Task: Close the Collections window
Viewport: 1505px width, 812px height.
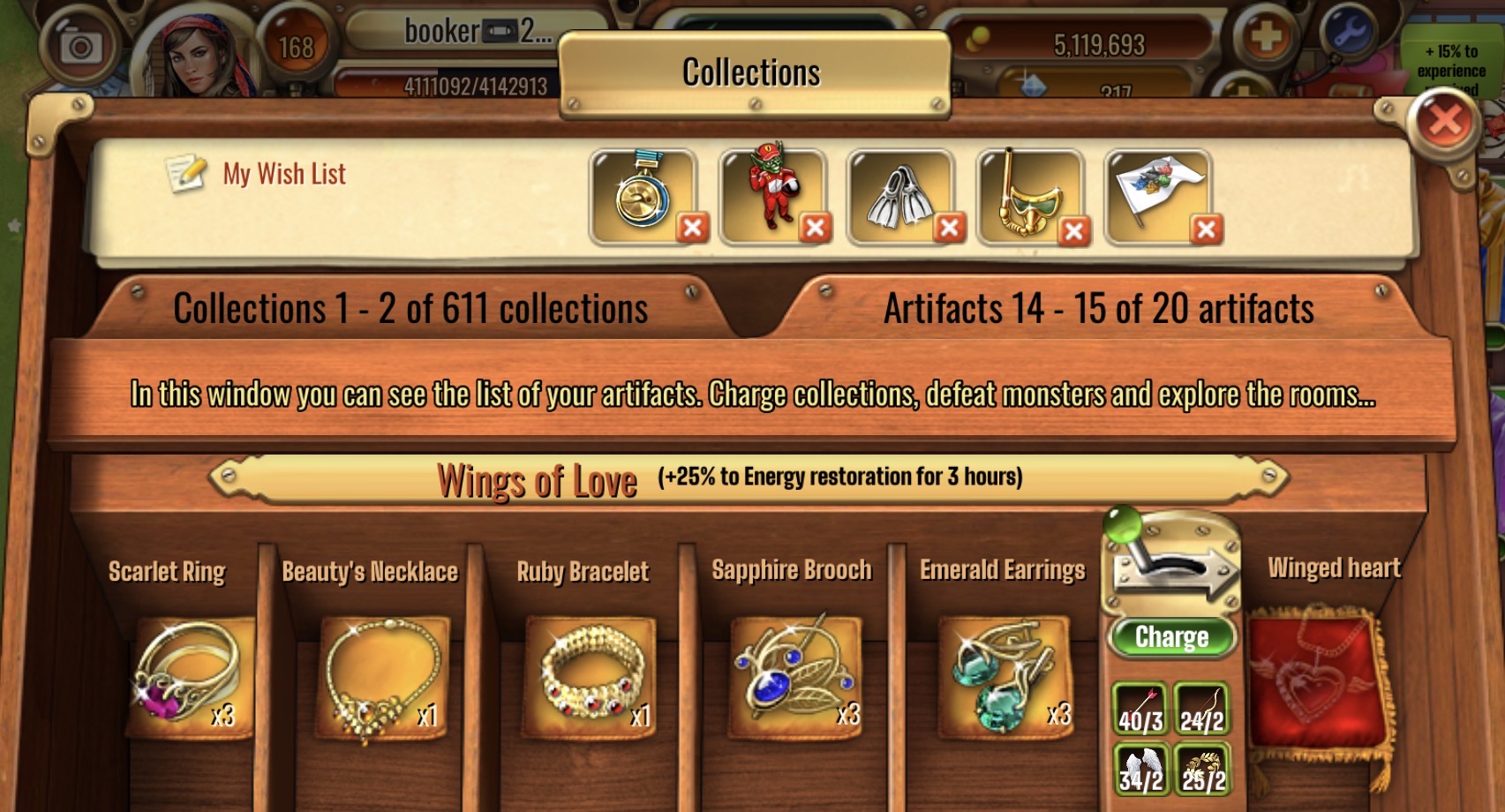Action: click(x=1443, y=122)
